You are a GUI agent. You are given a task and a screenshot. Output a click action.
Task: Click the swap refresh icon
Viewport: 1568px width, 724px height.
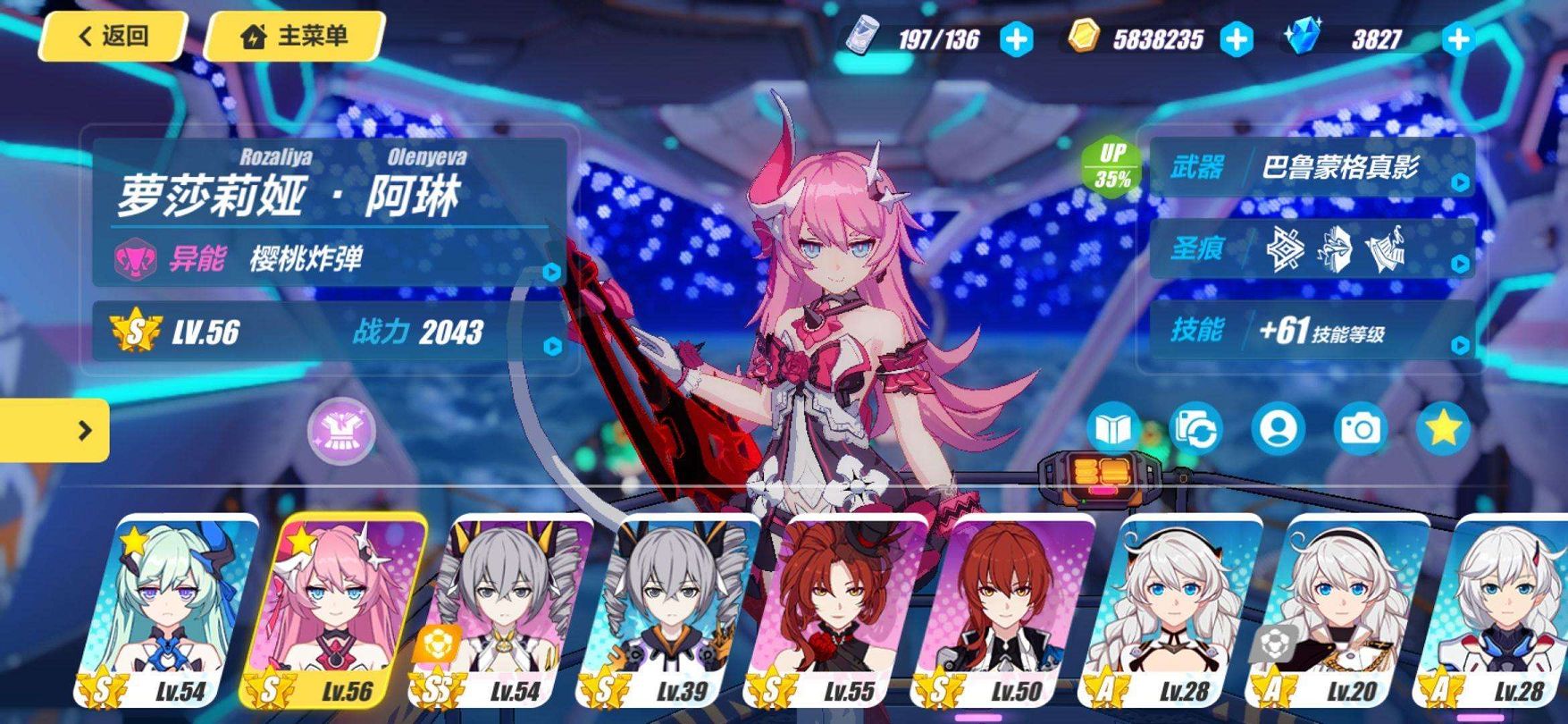tap(1195, 430)
